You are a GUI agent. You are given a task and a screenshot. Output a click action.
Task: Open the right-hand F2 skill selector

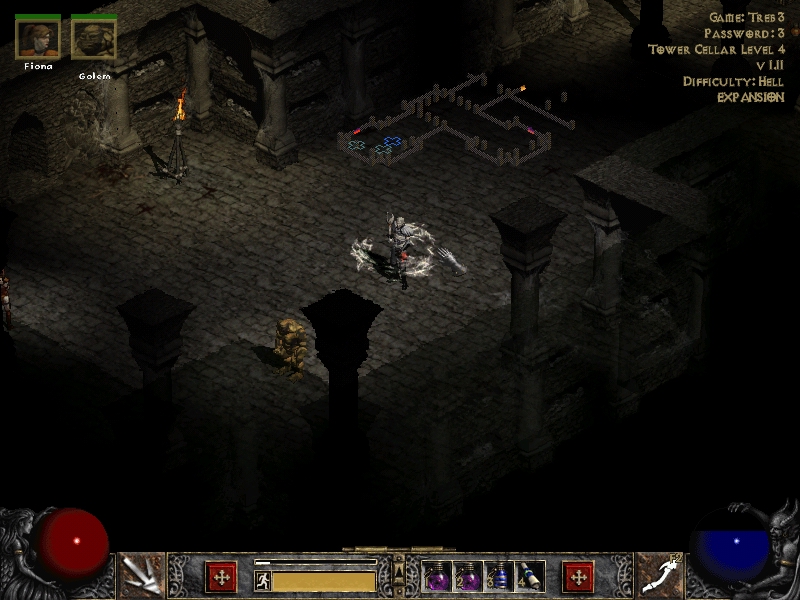pos(658,576)
